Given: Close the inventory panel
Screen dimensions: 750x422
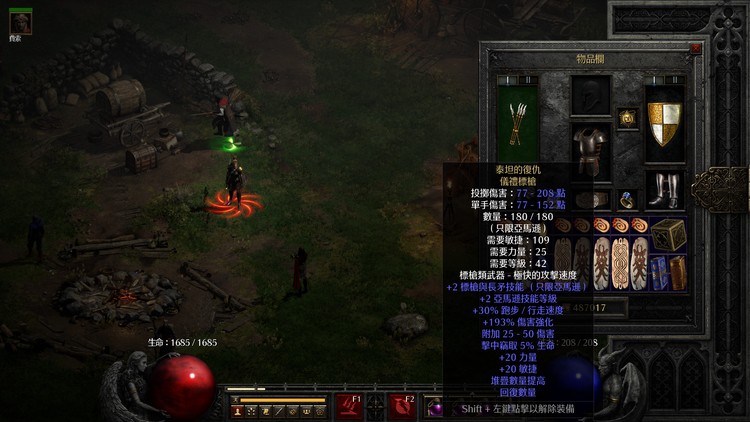Looking at the screenshot, I should (695, 47).
